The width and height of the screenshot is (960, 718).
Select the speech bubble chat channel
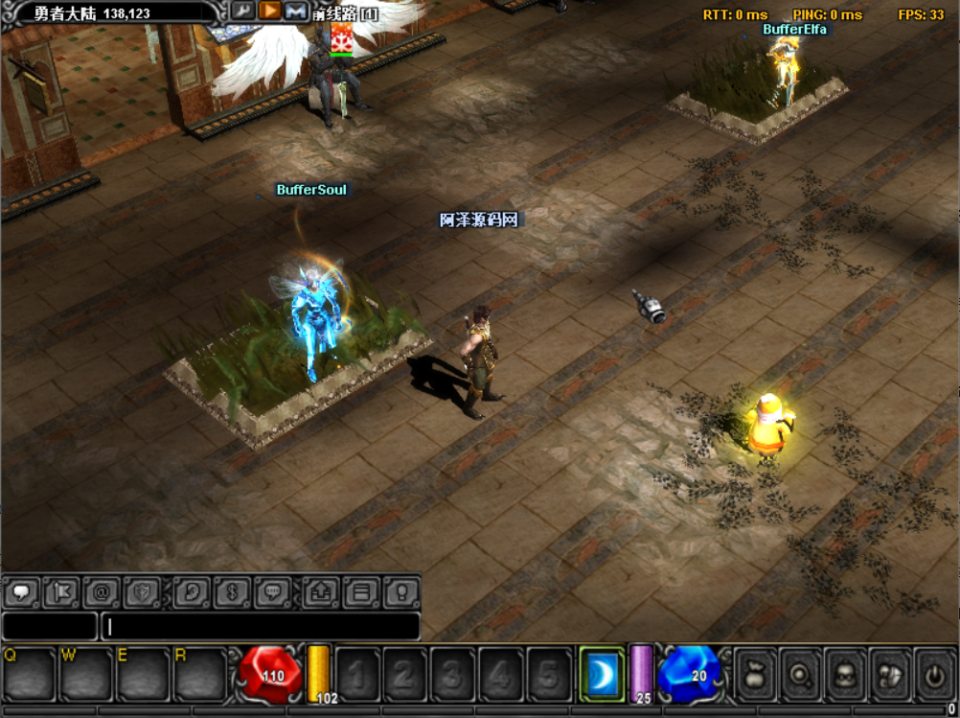(x=22, y=592)
